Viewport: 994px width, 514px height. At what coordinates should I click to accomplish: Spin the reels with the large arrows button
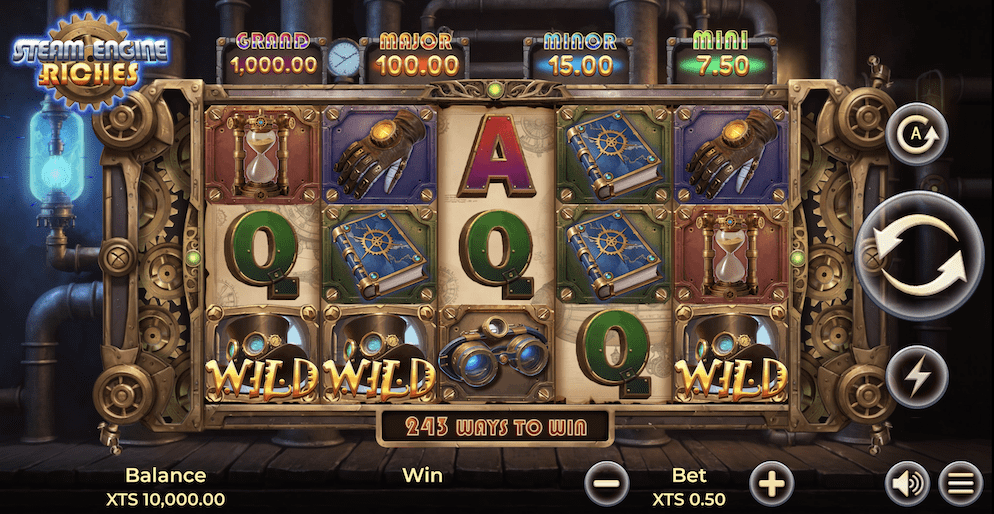(919, 255)
